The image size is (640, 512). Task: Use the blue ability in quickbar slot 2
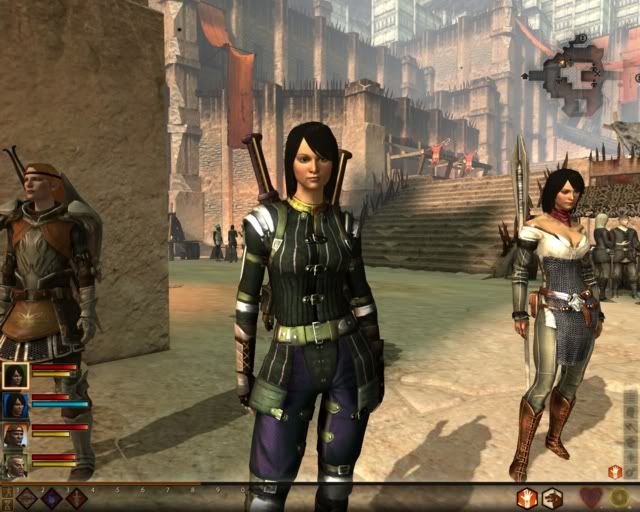52,498
